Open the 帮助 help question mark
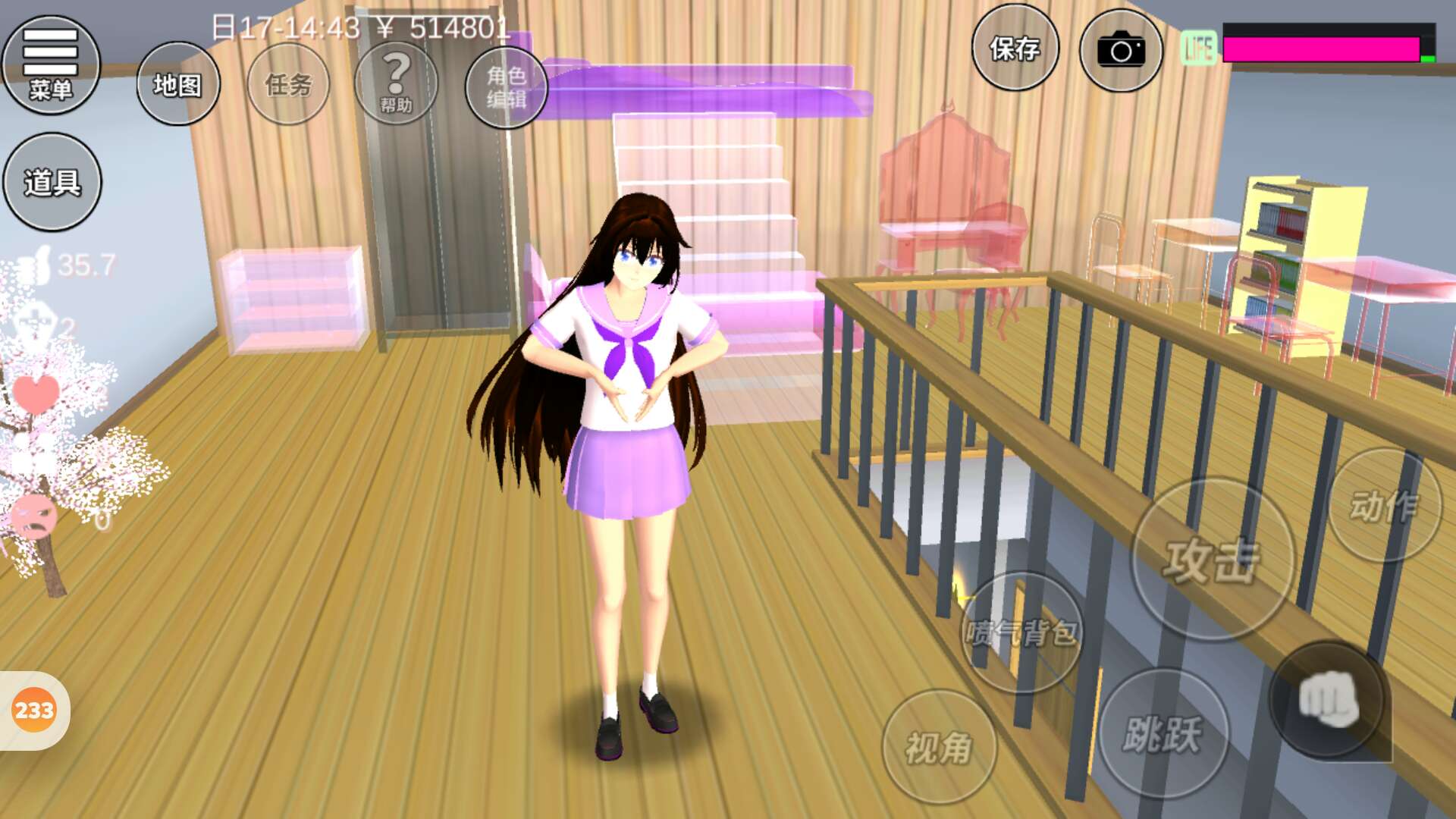 point(396,83)
